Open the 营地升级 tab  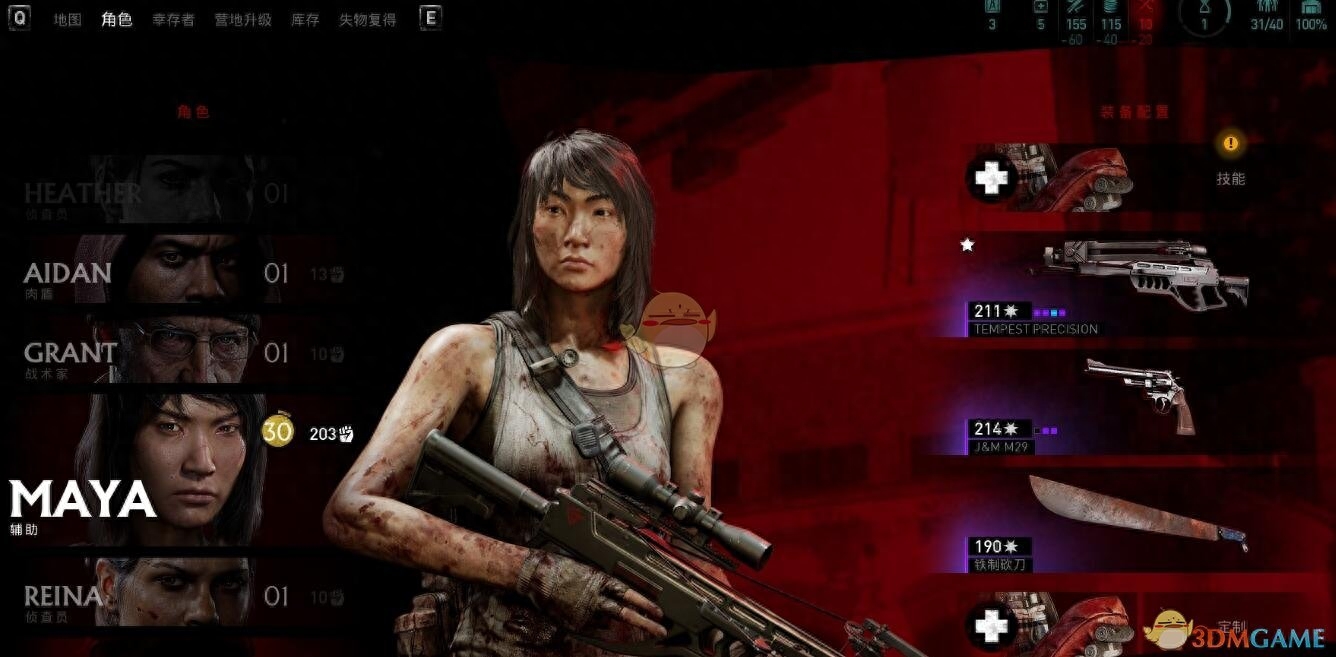[x=242, y=19]
